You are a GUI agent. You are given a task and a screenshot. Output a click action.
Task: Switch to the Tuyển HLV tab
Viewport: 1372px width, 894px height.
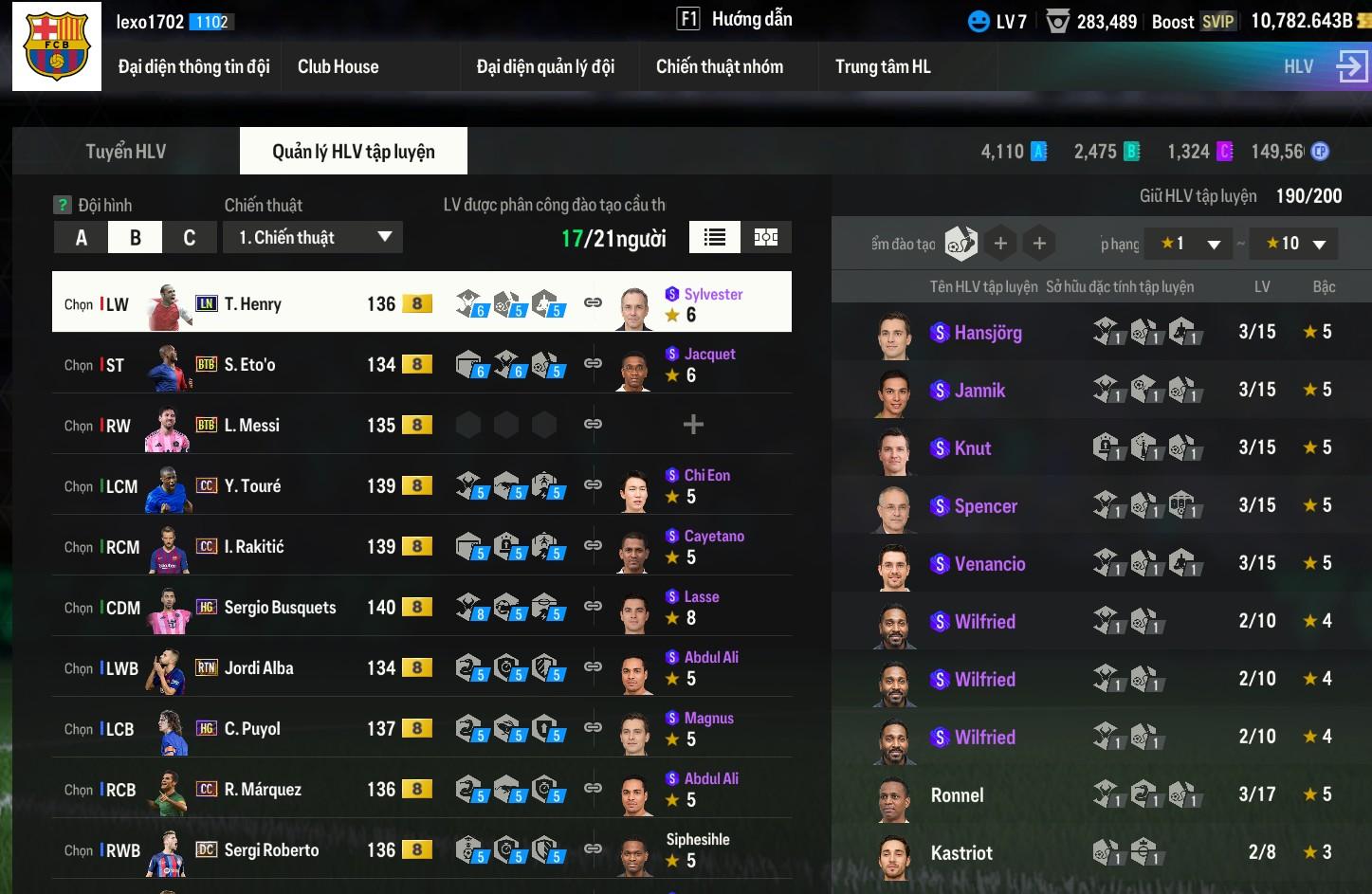tap(126, 152)
